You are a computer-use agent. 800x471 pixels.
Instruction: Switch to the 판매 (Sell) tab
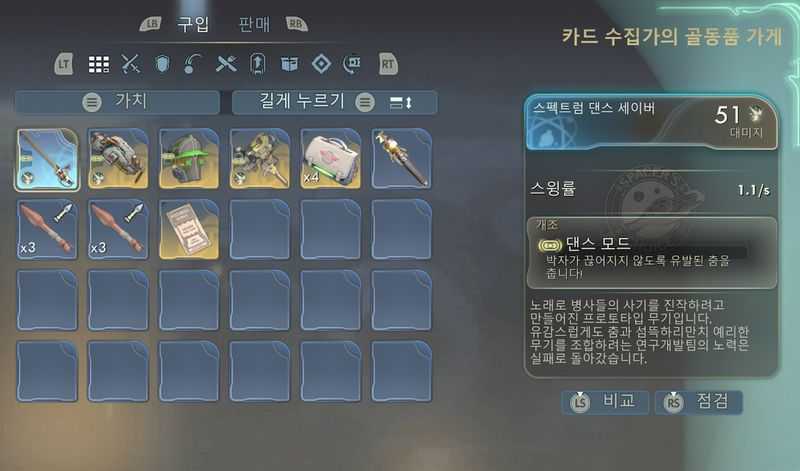coord(255,24)
